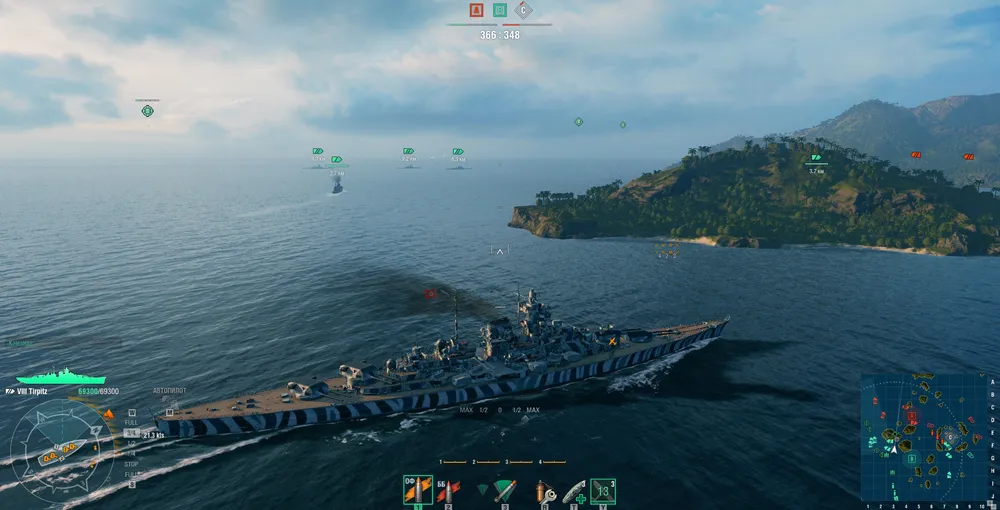Select the ОФ high-explosive shell type
The image size is (1000, 510).
coord(417,490)
